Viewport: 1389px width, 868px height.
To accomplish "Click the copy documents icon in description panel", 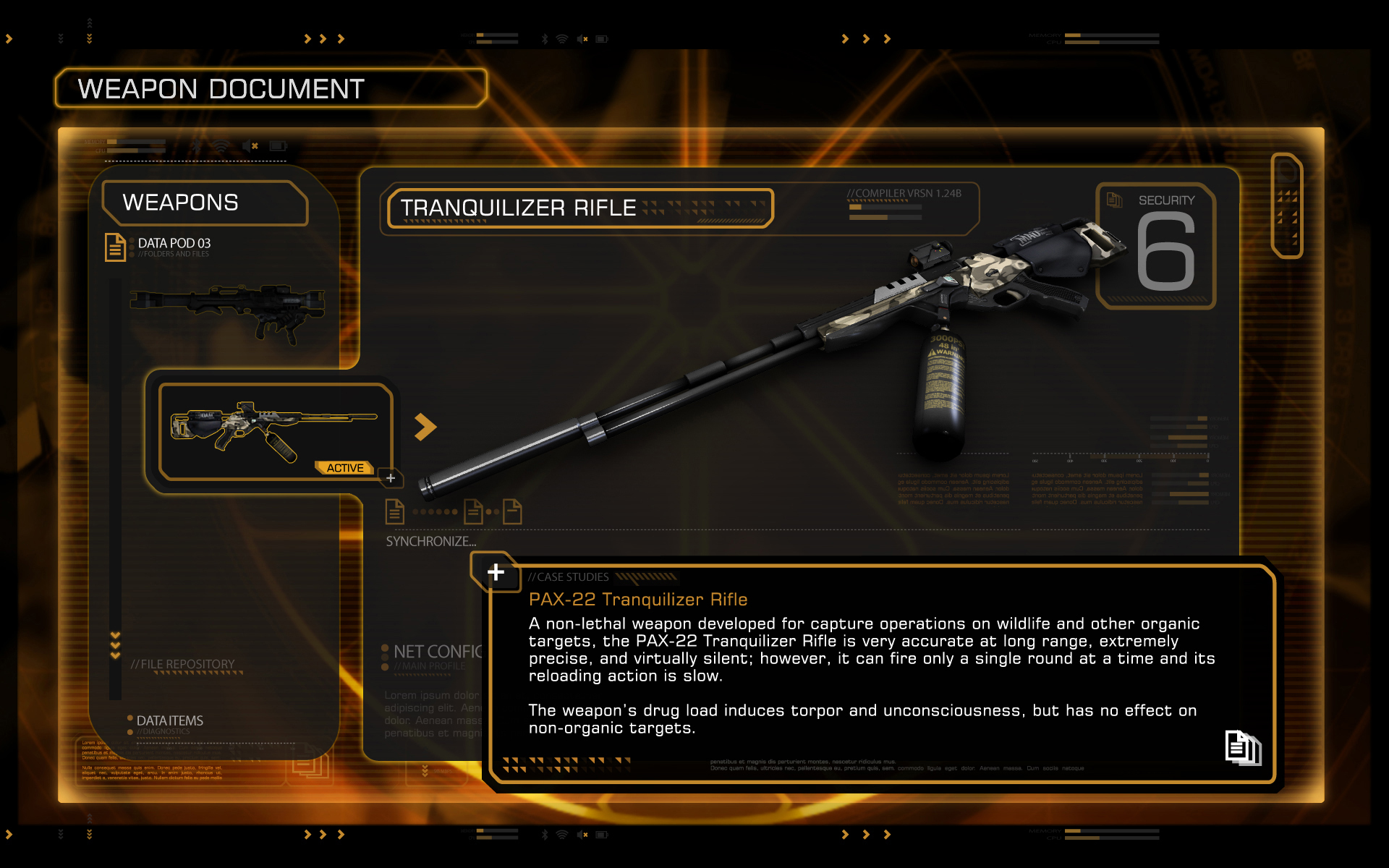I will point(1242,747).
